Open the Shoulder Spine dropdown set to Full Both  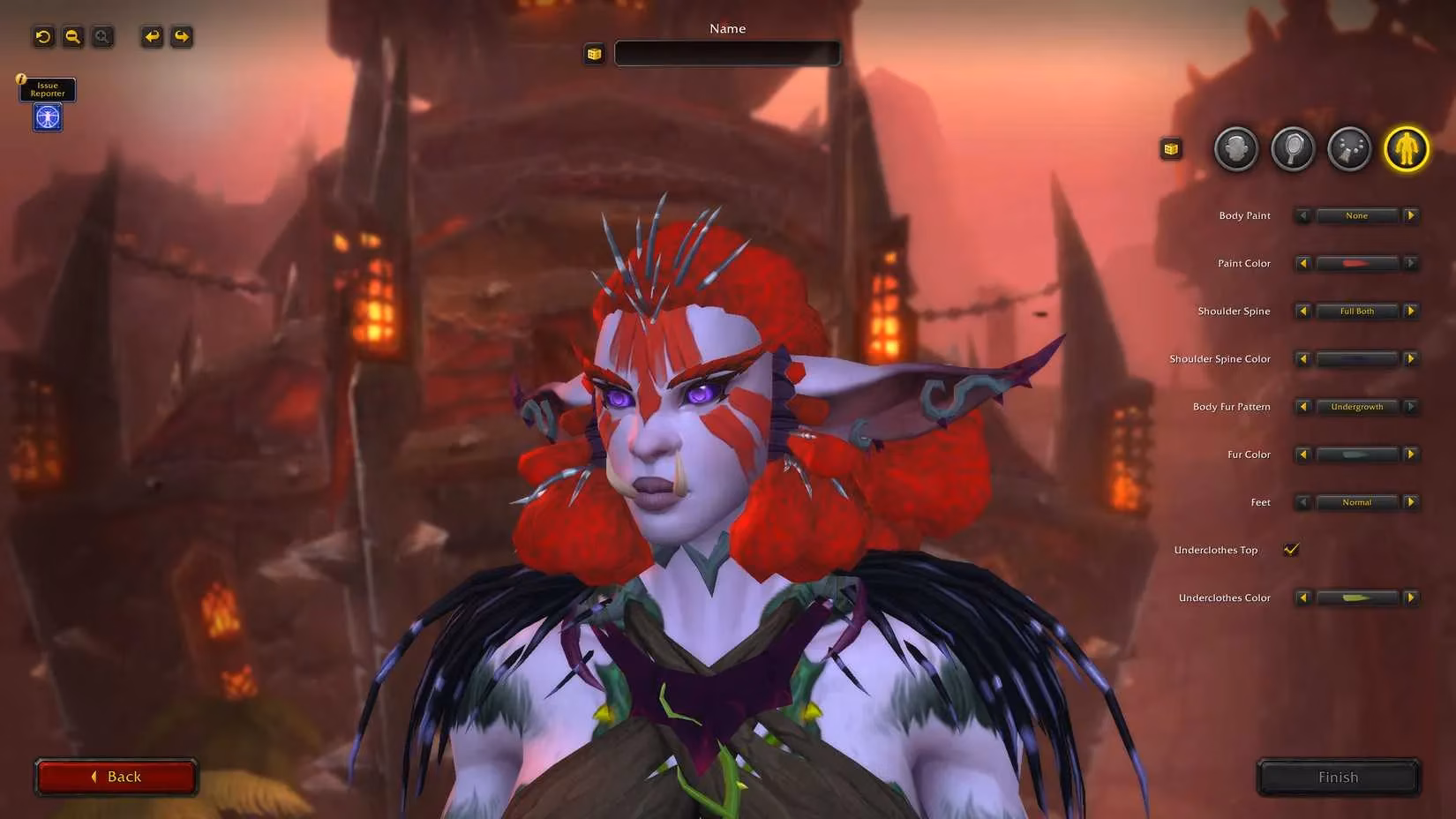tap(1356, 311)
